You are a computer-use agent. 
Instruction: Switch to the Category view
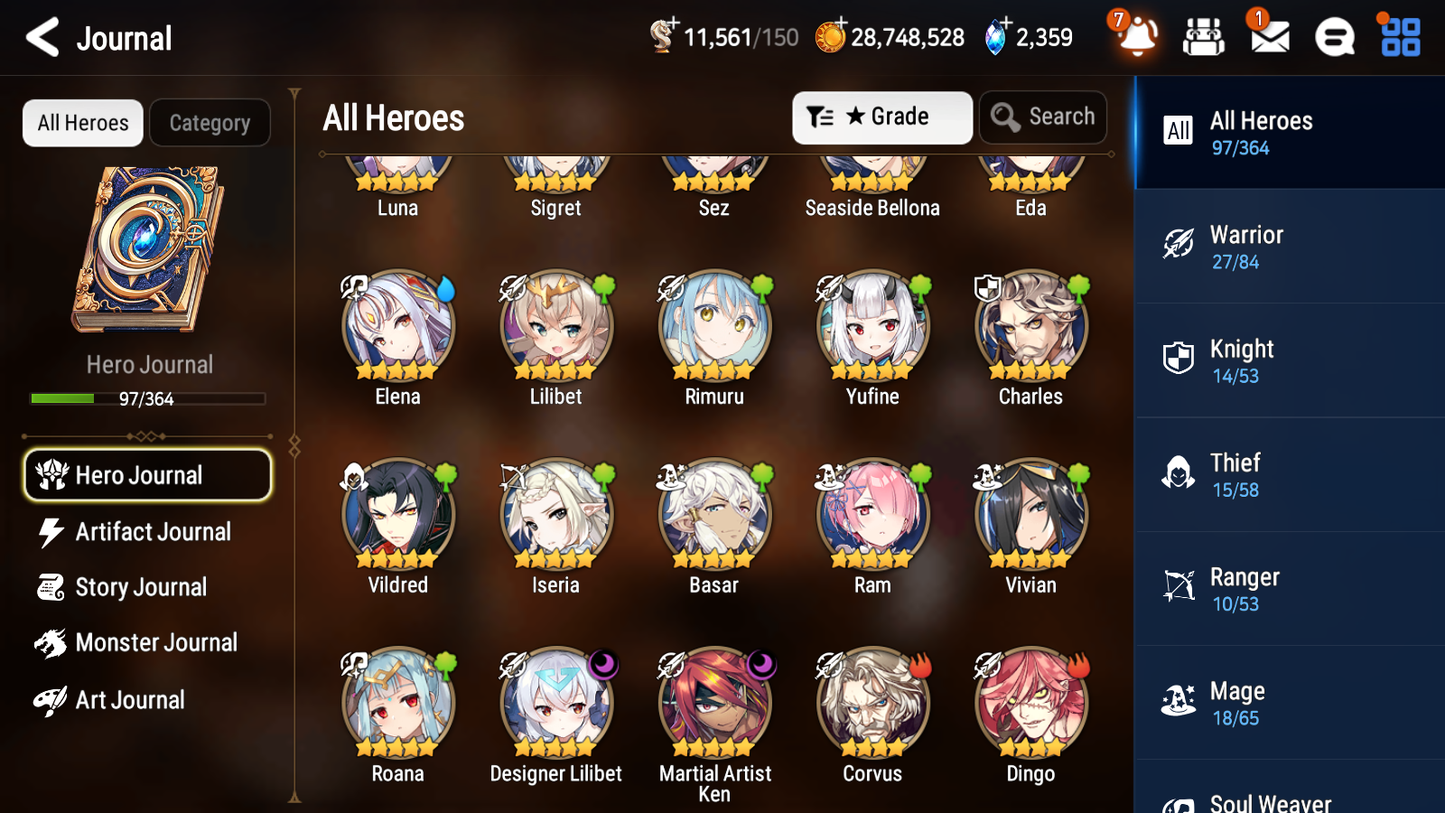[210, 122]
